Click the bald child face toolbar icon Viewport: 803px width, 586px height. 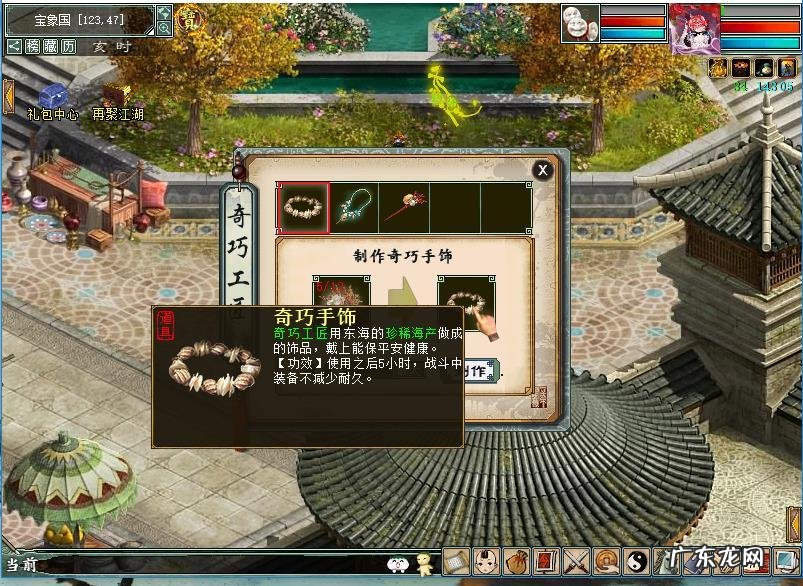point(486,562)
